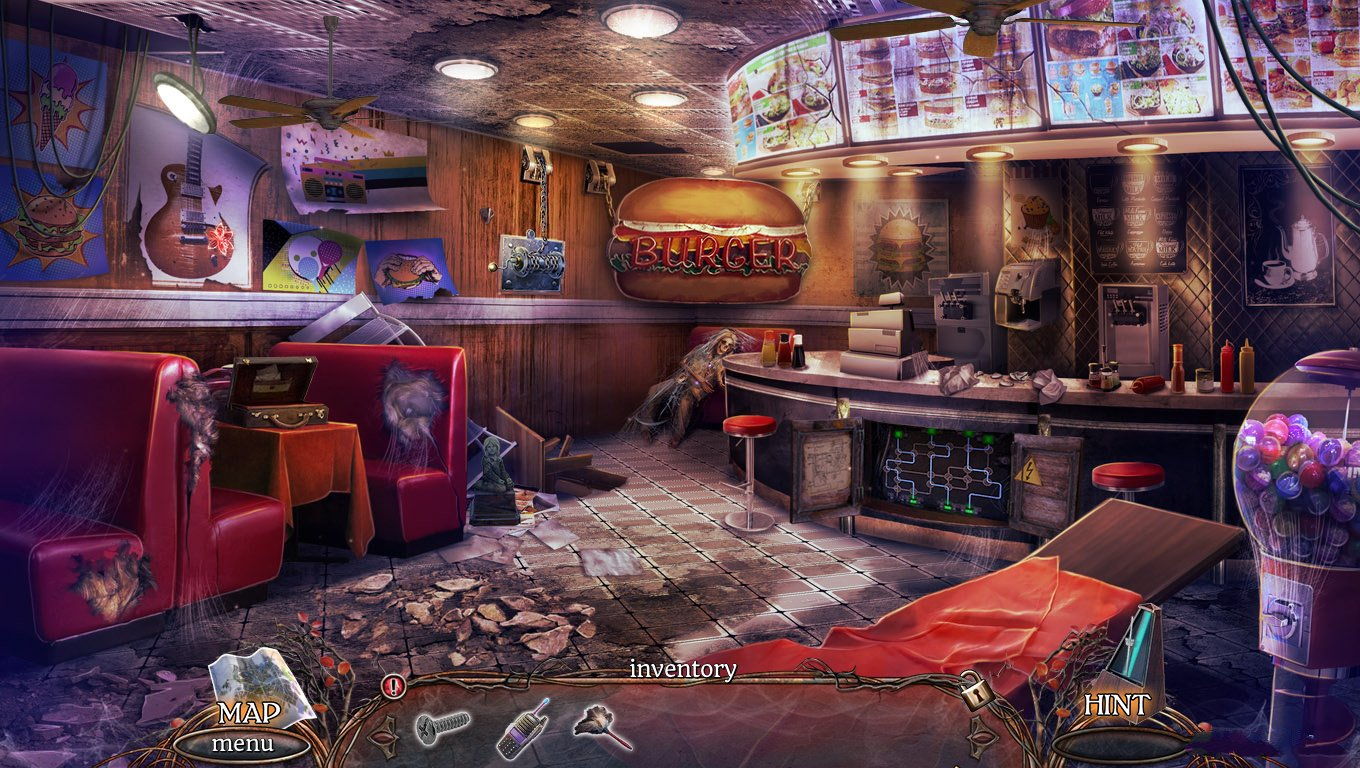This screenshot has height=768, width=1360.
Task: Open the game menu
Action: [x=241, y=744]
